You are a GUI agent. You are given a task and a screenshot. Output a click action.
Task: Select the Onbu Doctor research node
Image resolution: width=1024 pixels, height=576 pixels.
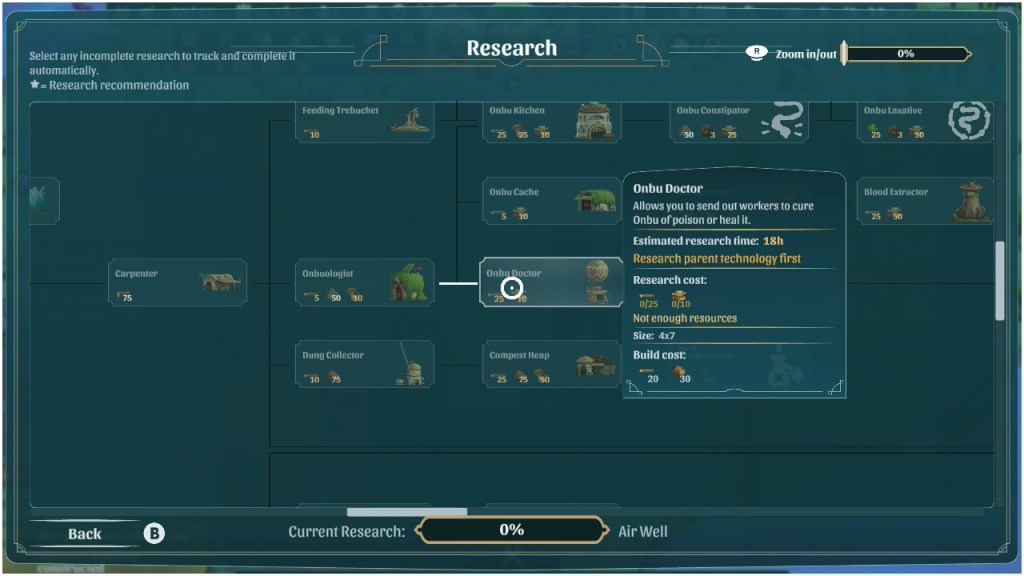pos(551,283)
